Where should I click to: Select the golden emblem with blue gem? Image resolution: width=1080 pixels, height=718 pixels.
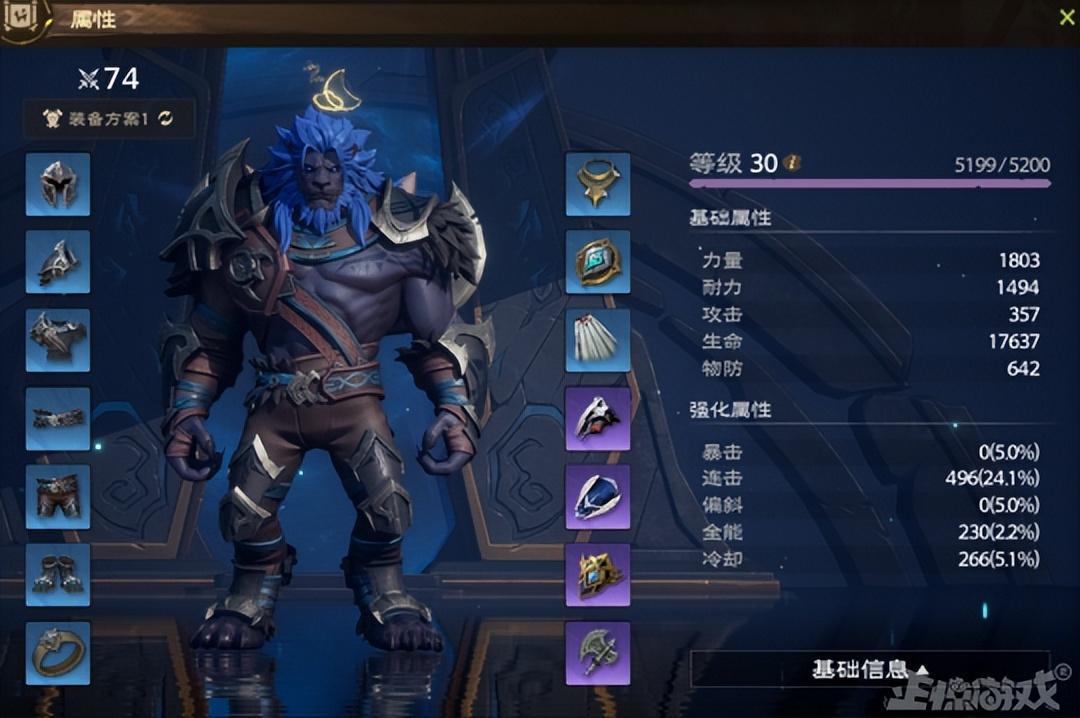pyautogui.click(x=598, y=574)
